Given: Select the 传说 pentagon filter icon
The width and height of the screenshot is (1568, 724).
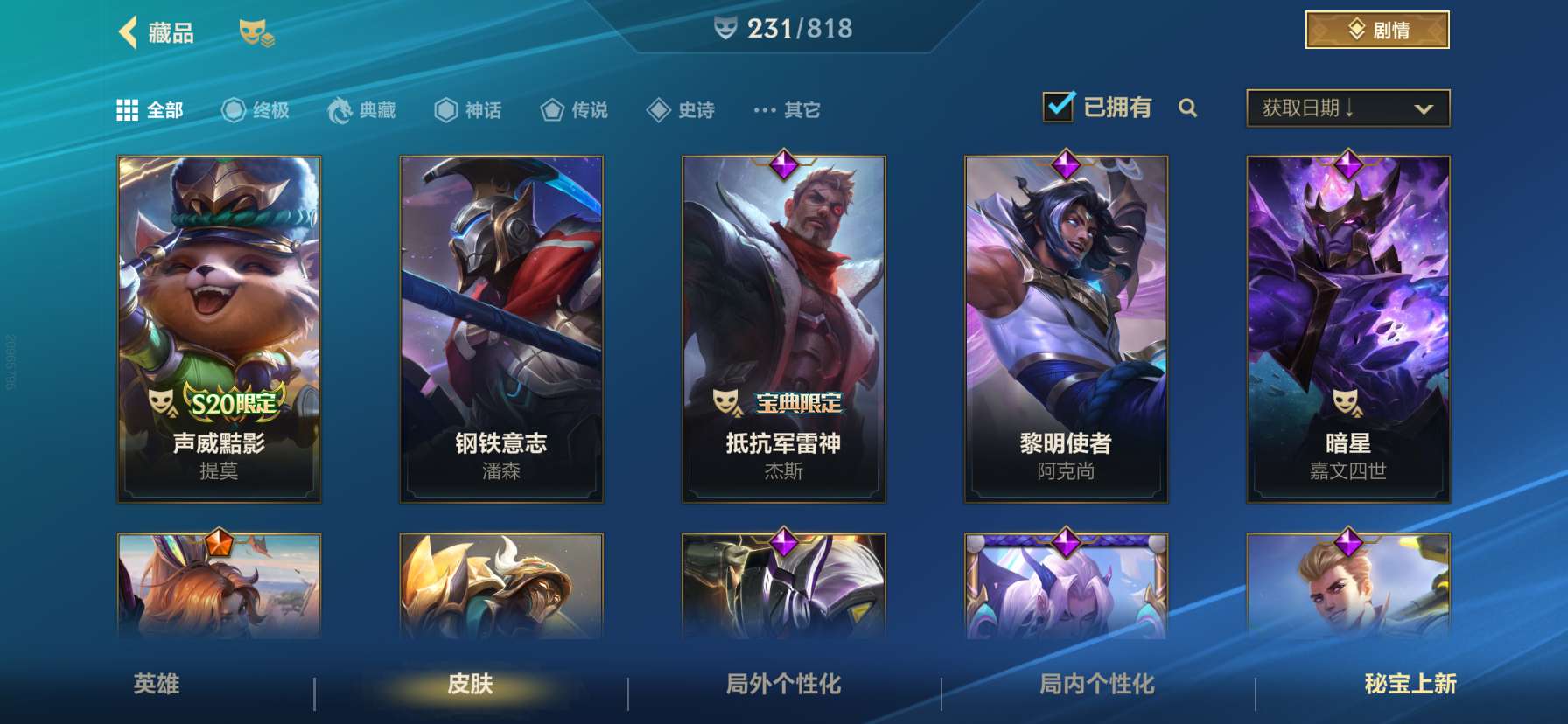Looking at the screenshot, I should [x=549, y=109].
